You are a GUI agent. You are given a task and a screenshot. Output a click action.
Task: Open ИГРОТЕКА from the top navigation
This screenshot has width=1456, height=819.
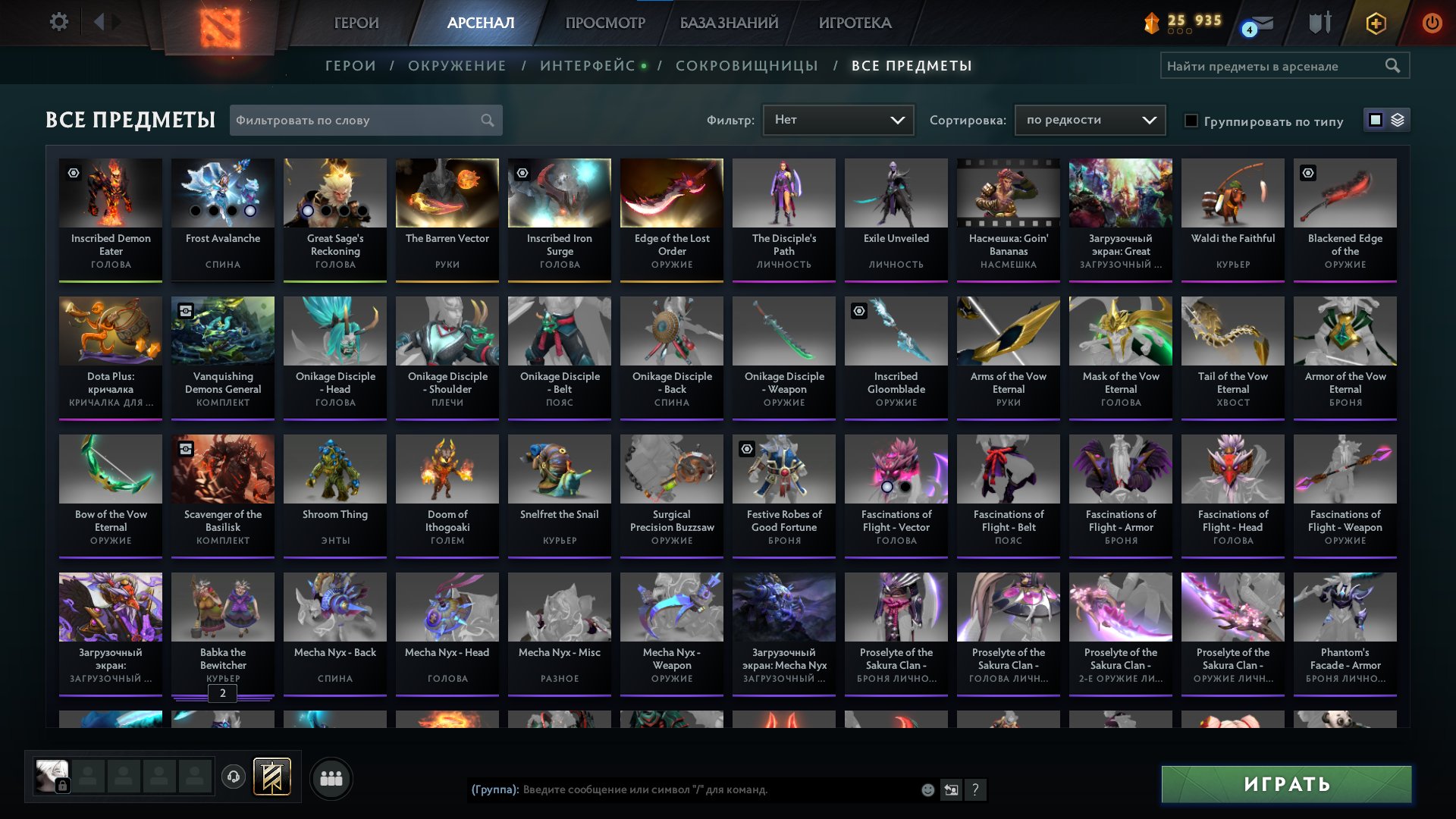[x=854, y=23]
